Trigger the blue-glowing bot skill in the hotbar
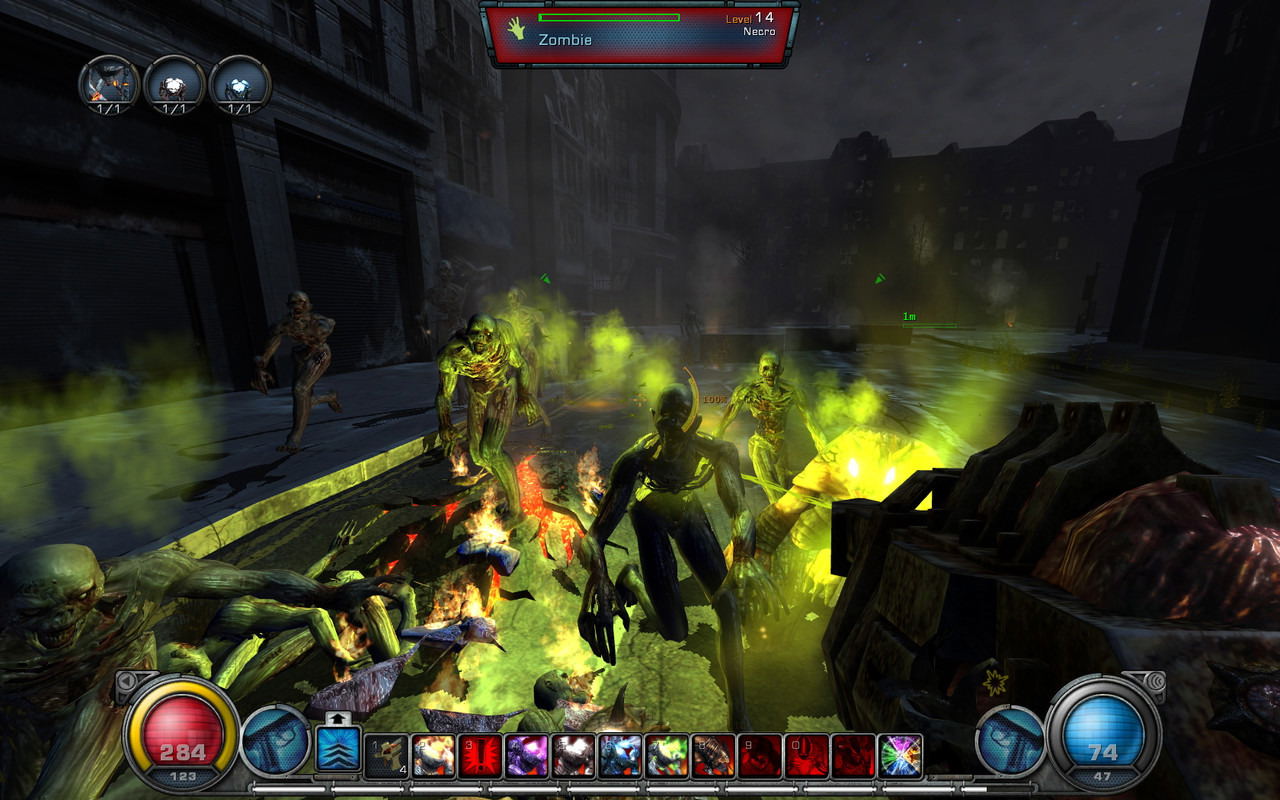Viewport: 1280px width, 800px height. 621,757
